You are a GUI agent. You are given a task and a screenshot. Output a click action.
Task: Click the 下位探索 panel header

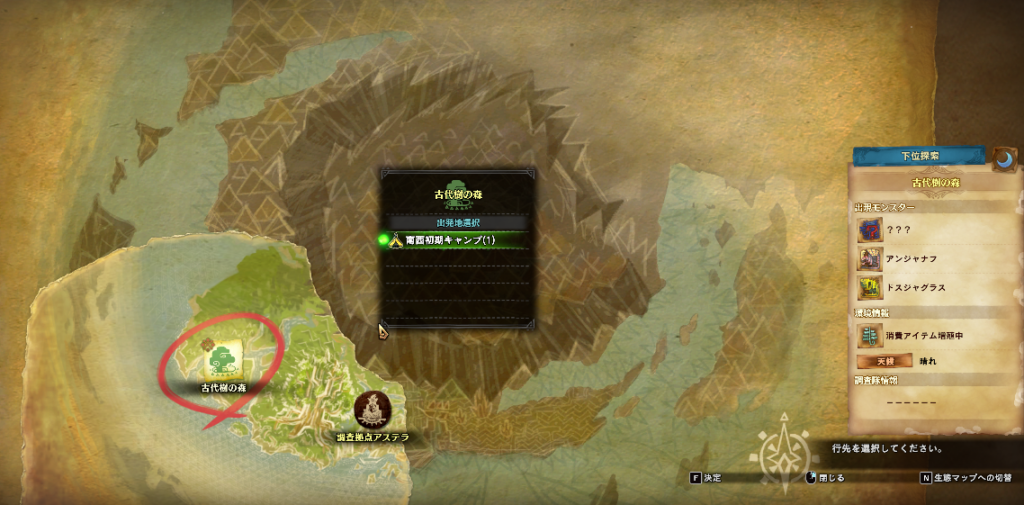(x=918, y=157)
